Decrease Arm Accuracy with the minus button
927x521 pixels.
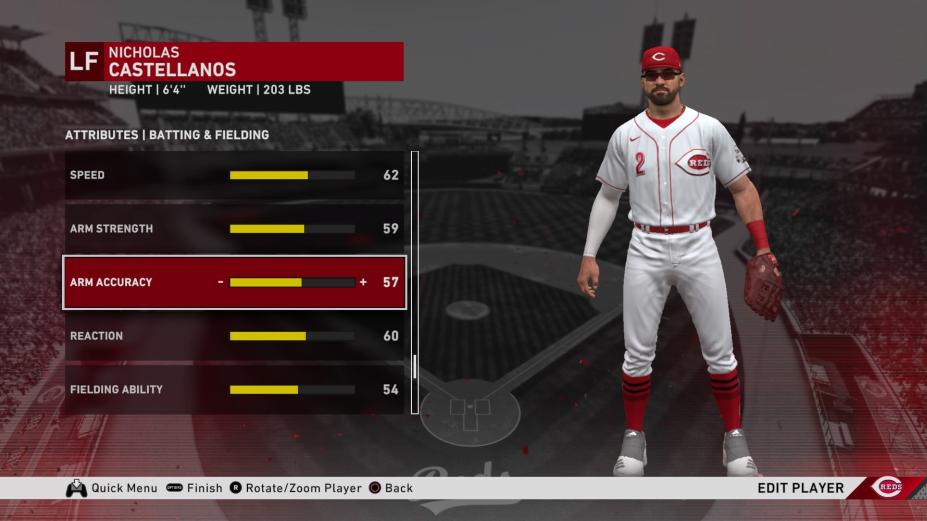(221, 282)
